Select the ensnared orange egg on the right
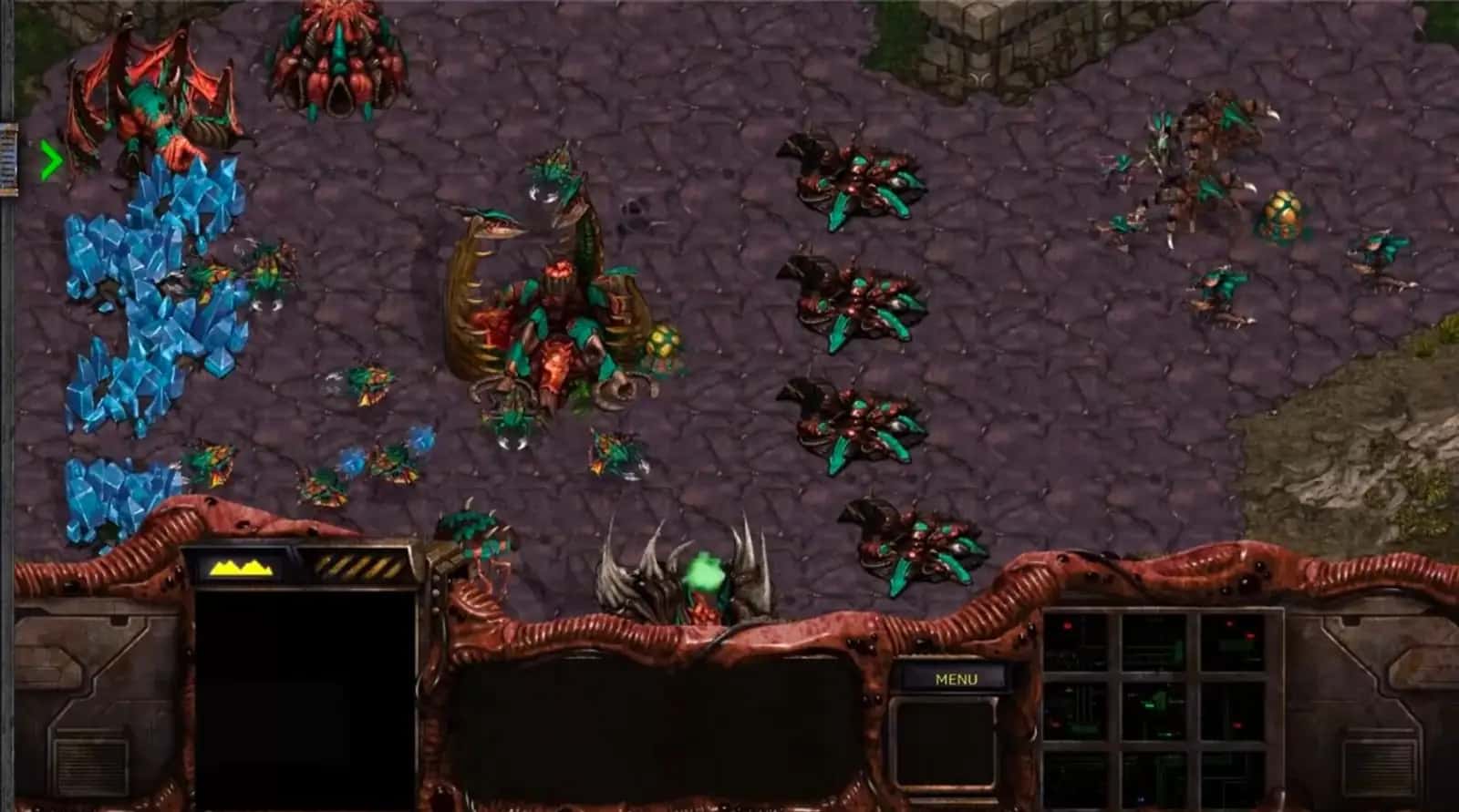The image size is (1459, 812). pos(1283,211)
